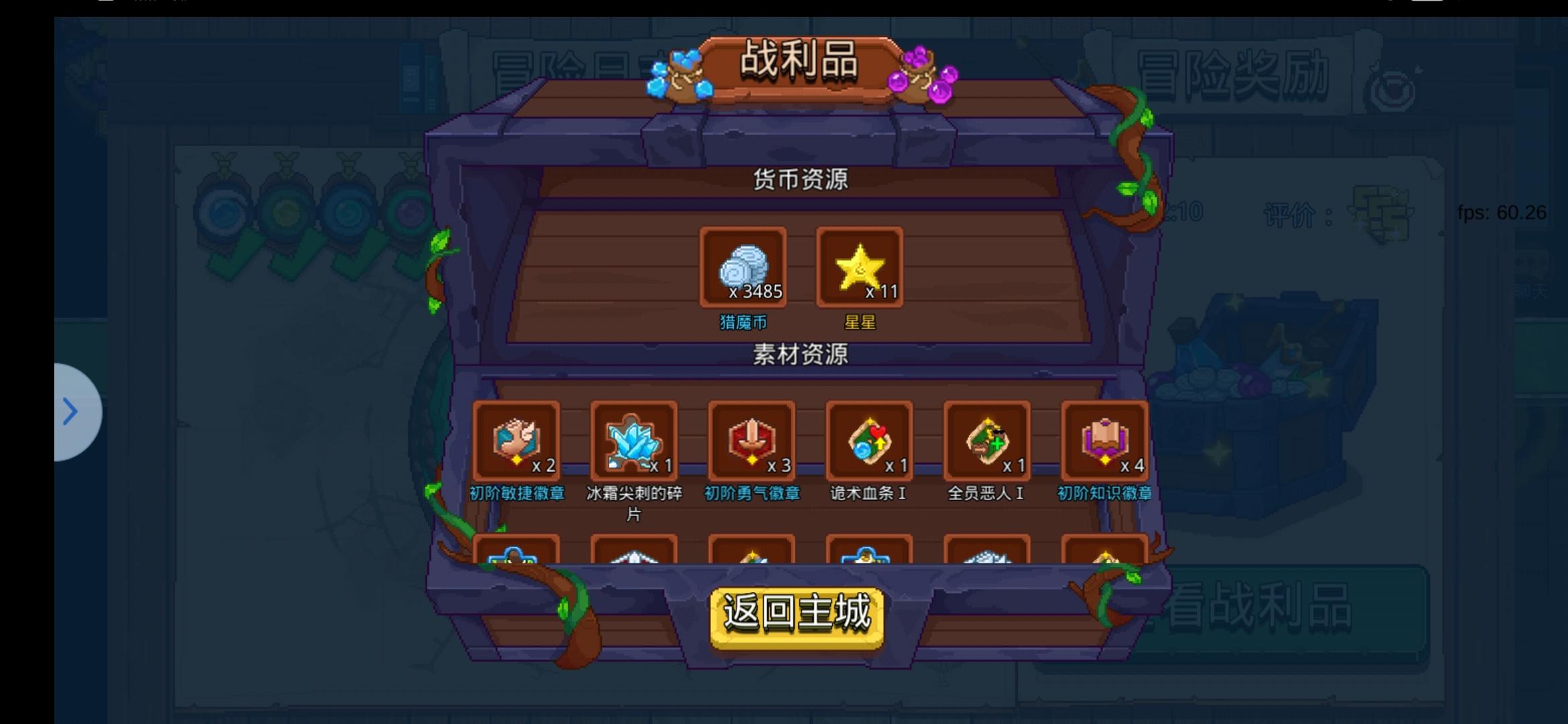Tap the 全员恶人Ⅰ item icon

985,441
